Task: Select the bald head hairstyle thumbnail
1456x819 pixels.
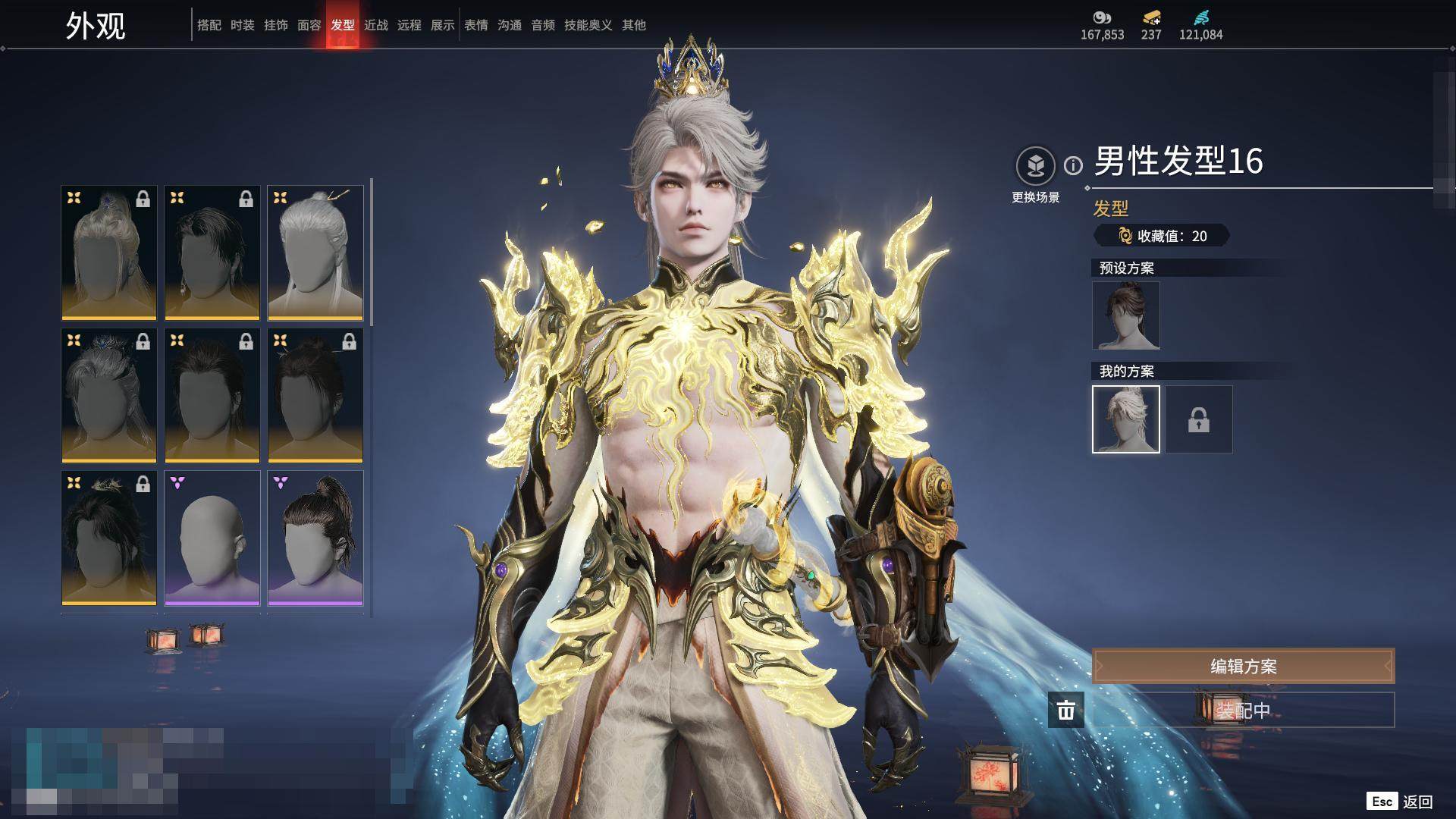Action: (x=212, y=538)
